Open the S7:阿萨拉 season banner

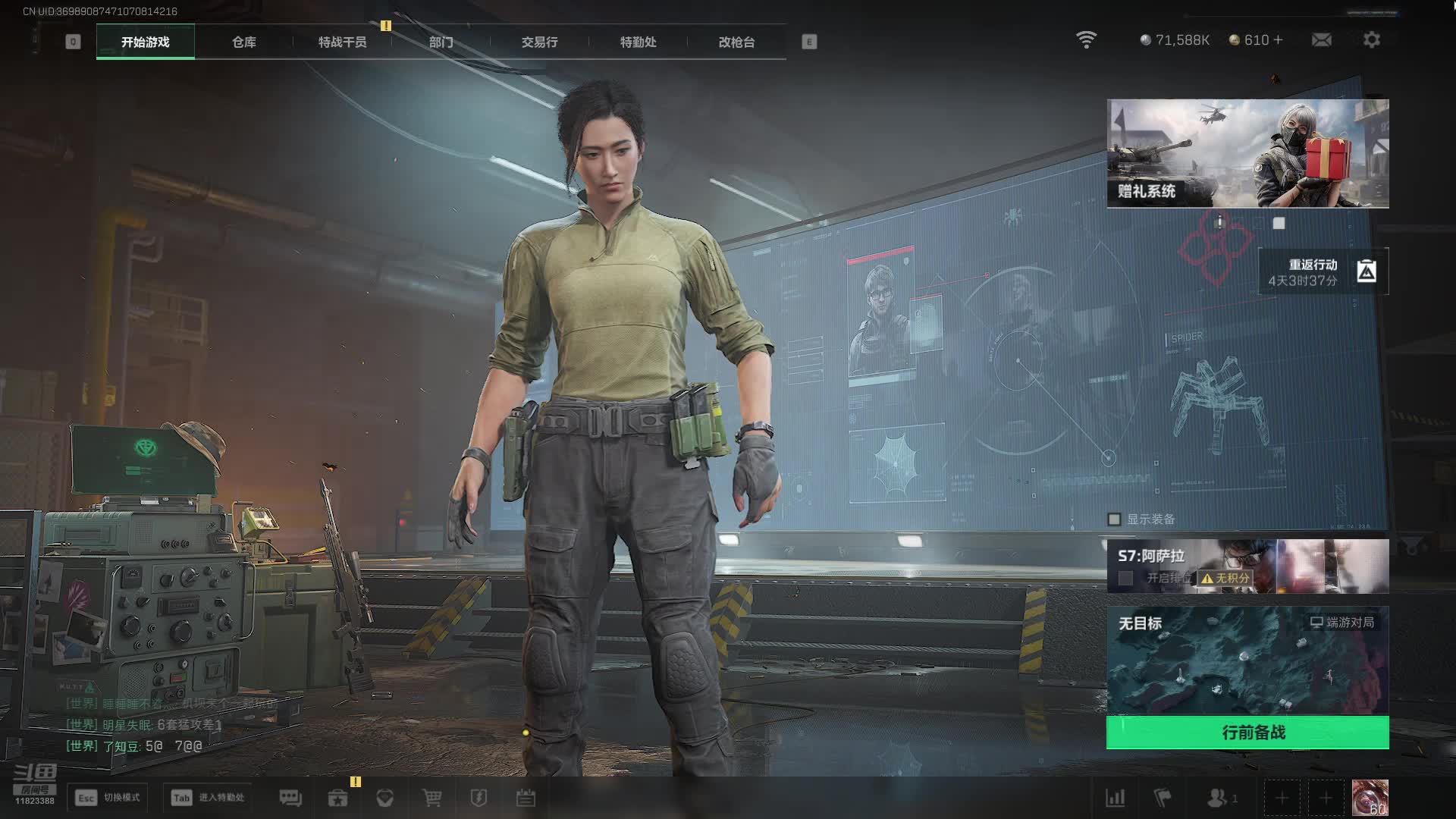coord(1247,566)
